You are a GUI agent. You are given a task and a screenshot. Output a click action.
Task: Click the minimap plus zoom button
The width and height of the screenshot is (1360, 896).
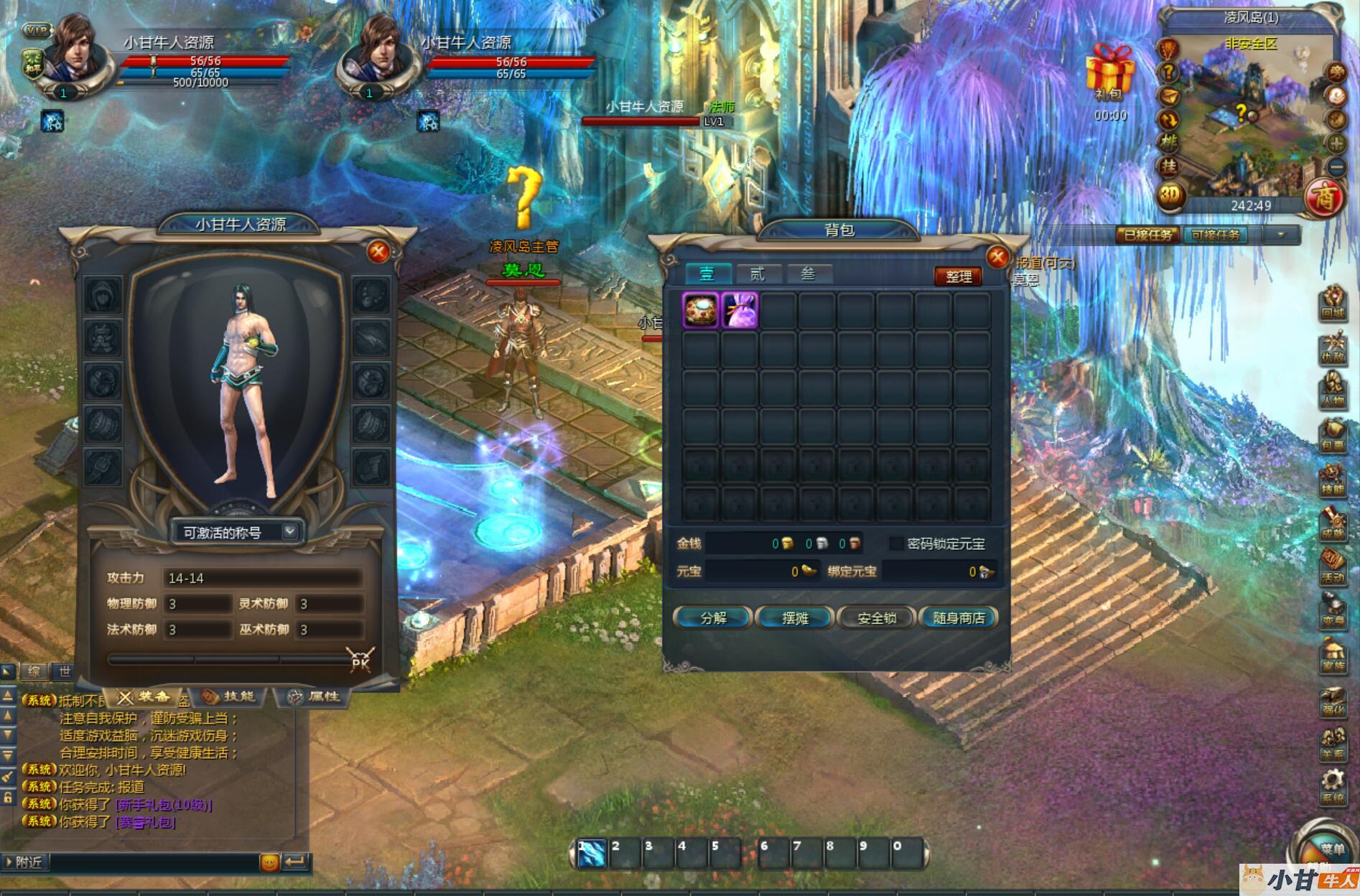point(1336,143)
